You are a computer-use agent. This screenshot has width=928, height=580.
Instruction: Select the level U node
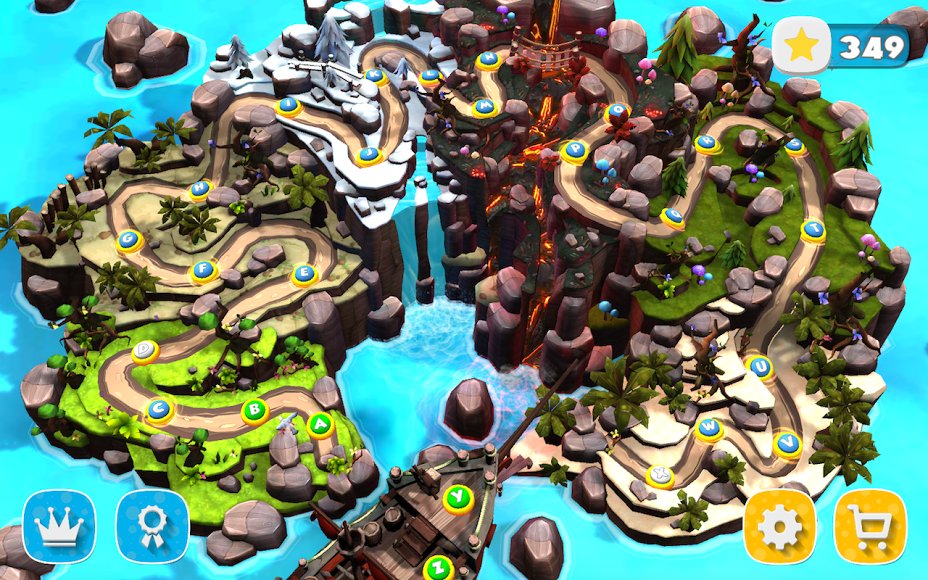761,367
